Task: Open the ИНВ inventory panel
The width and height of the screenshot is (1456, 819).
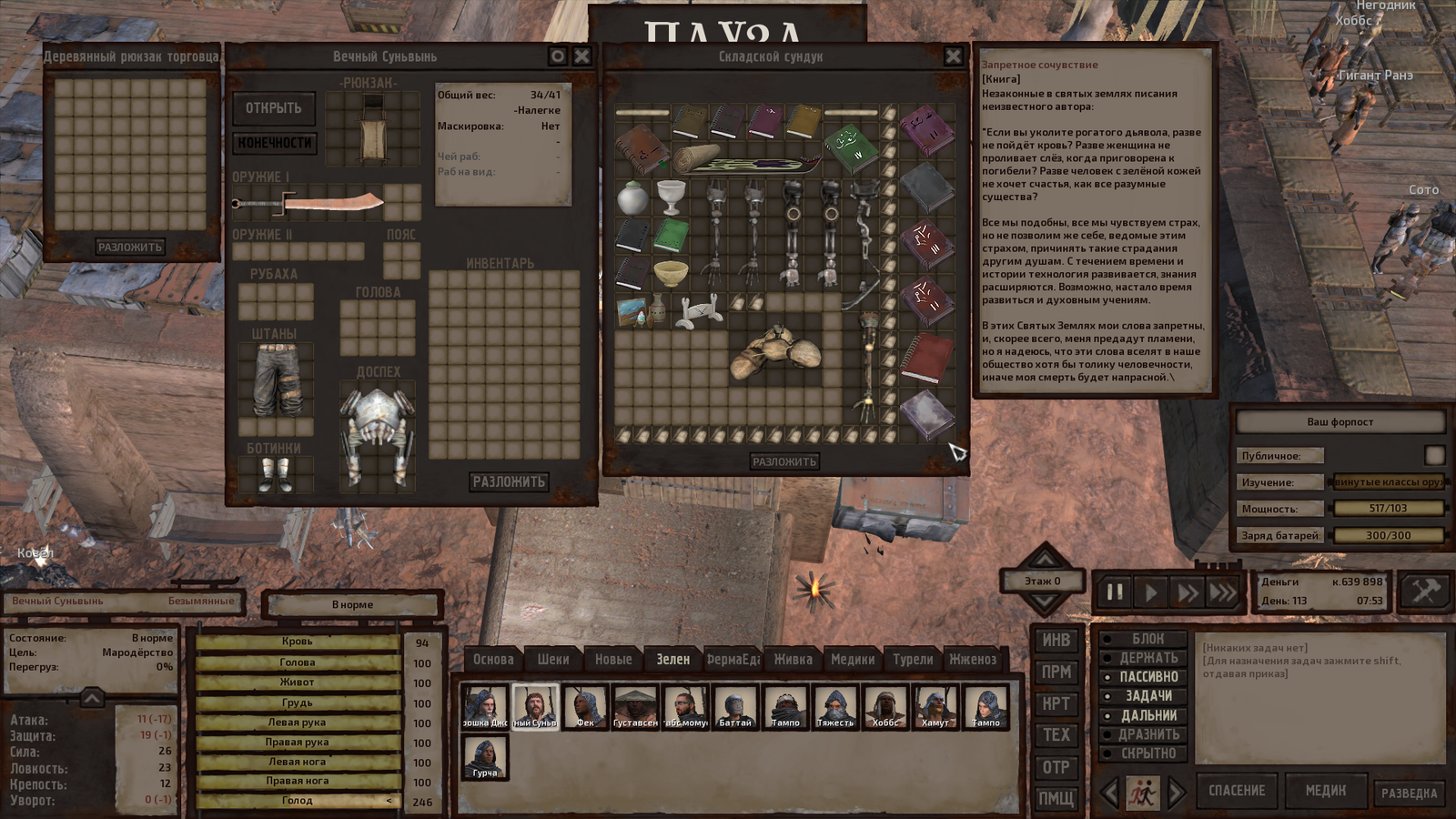Action: pyautogui.click(x=1056, y=641)
